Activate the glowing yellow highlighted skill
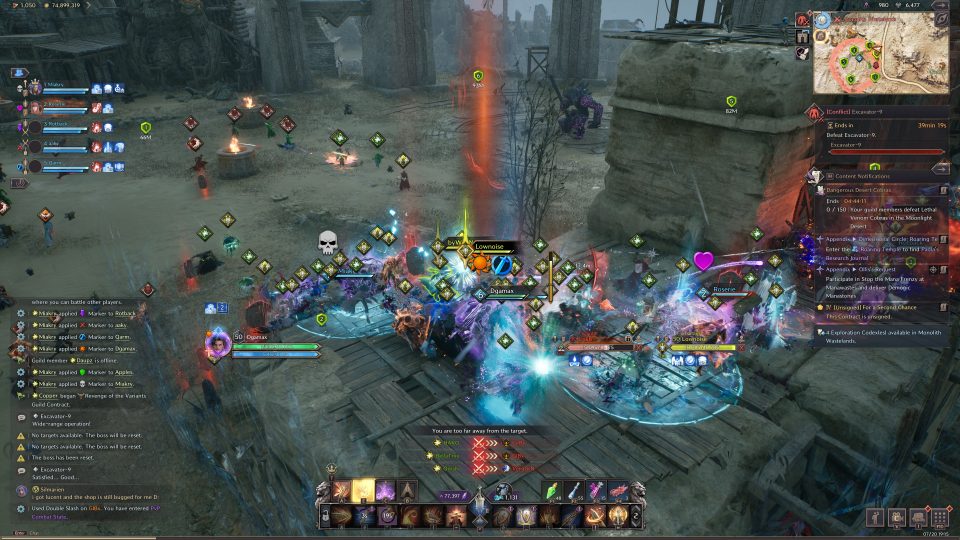This screenshot has width=960, height=540. (364, 490)
